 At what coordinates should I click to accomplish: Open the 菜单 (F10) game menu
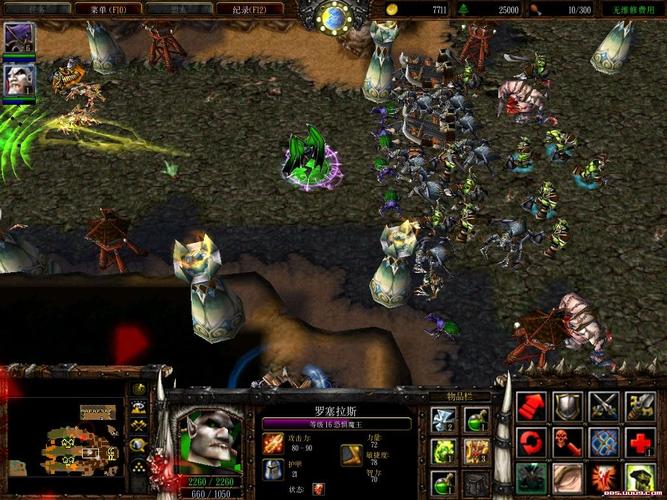click(104, 8)
